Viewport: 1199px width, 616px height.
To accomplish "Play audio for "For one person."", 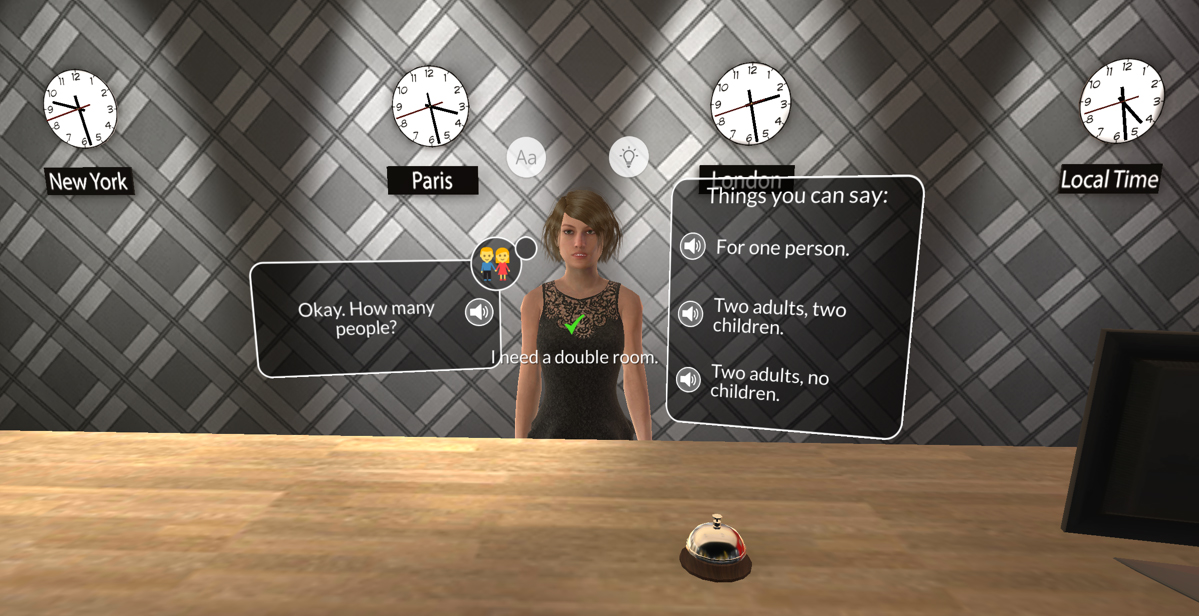I will pos(692,245).
